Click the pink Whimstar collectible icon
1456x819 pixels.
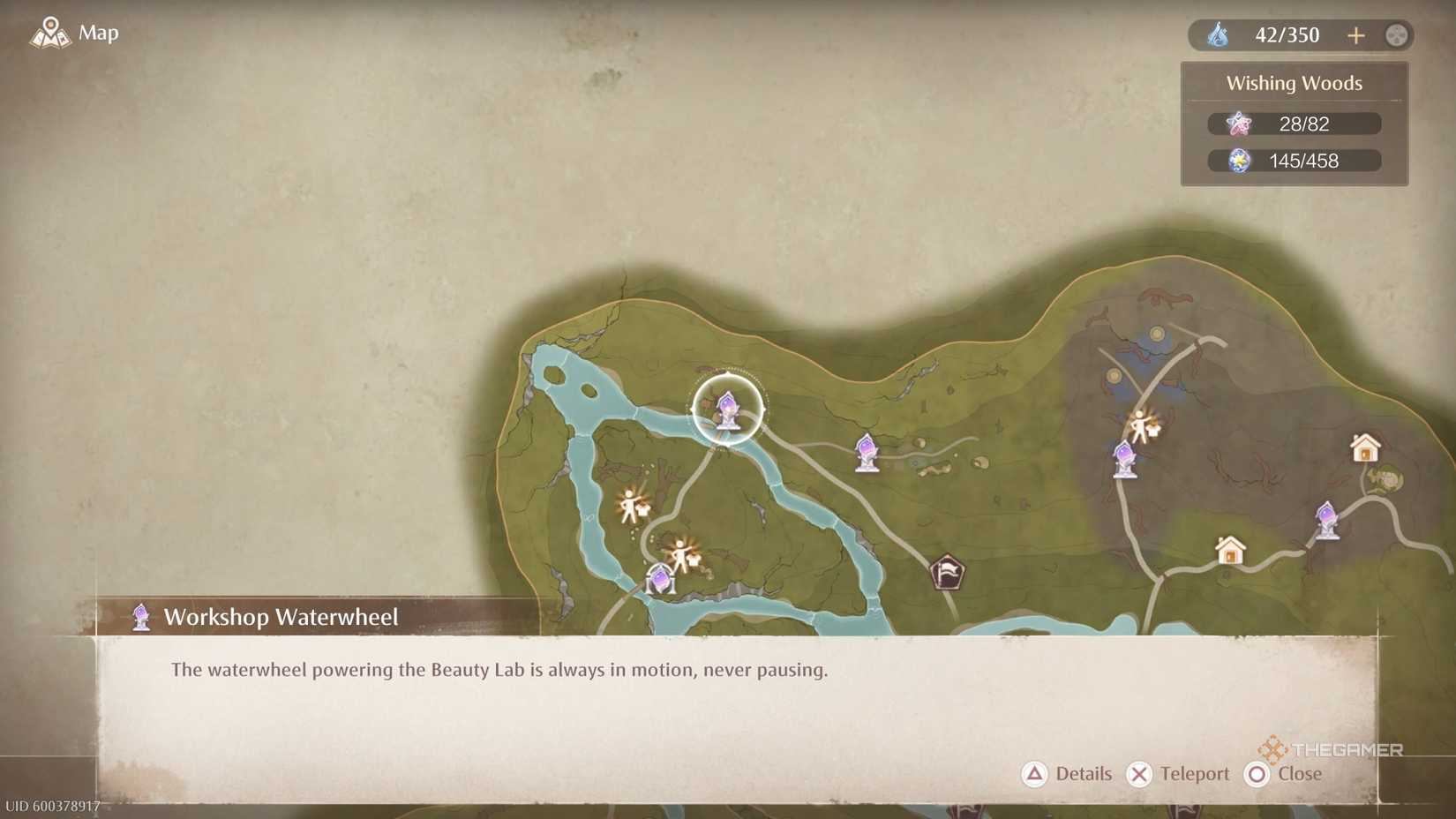click(1238, 124)
